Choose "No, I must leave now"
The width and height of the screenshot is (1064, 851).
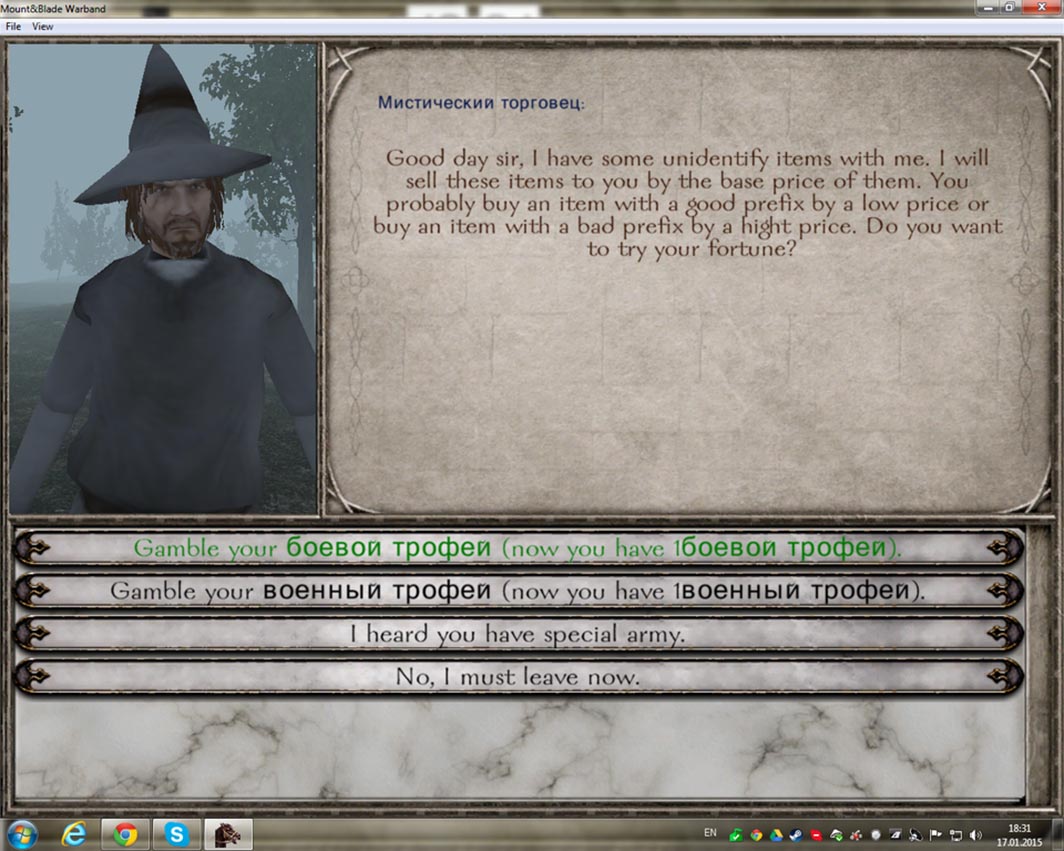518,677
